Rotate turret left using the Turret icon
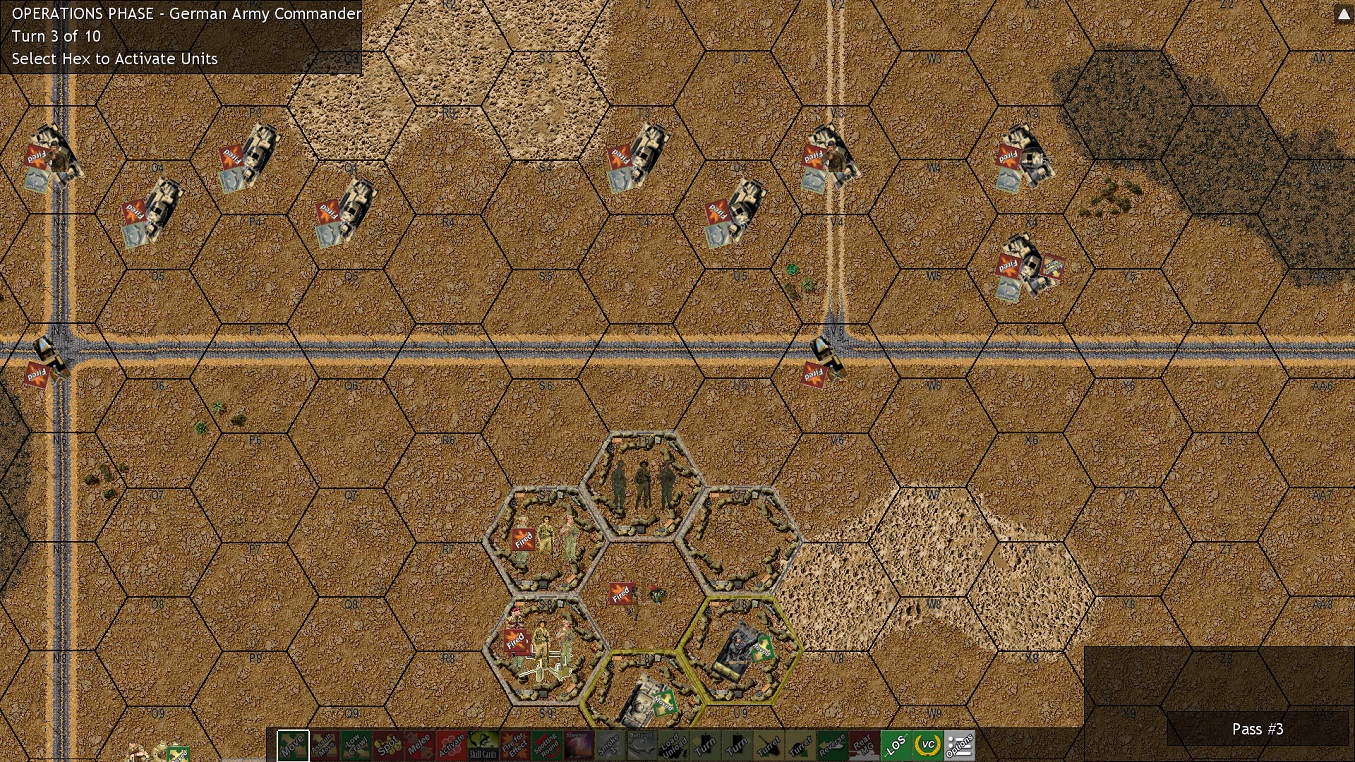1355x762 pixels. click(x=768, y=746)
